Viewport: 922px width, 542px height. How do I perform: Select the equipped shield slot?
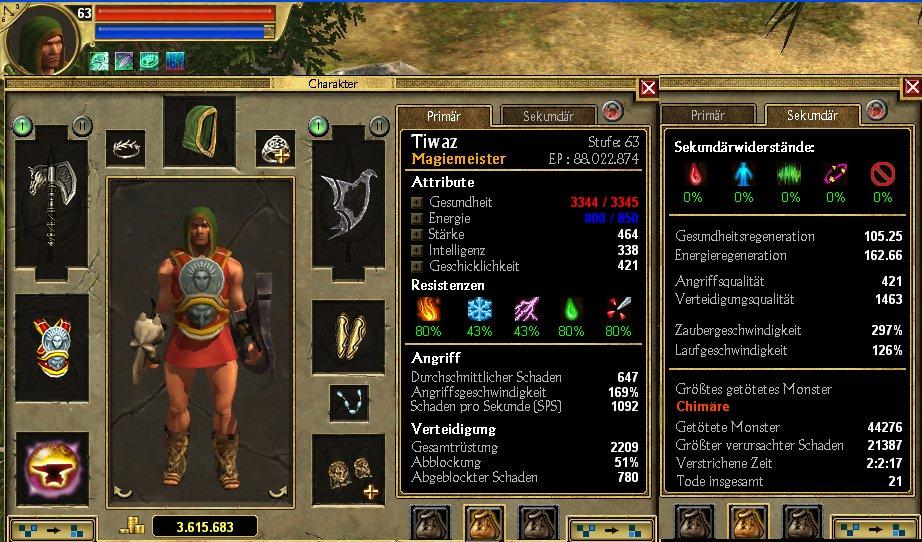tap(348, 207)
